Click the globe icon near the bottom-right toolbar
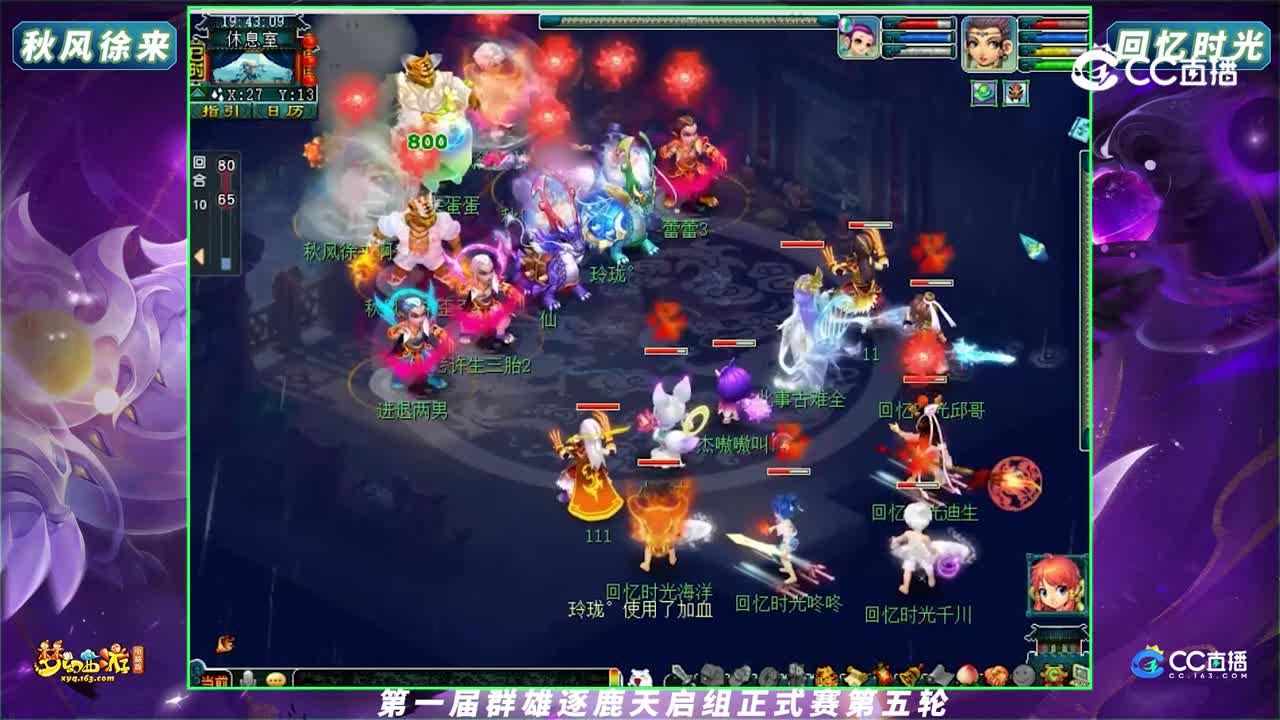This screenshot has height=720, width=1280. click(x=1022, y=675)
